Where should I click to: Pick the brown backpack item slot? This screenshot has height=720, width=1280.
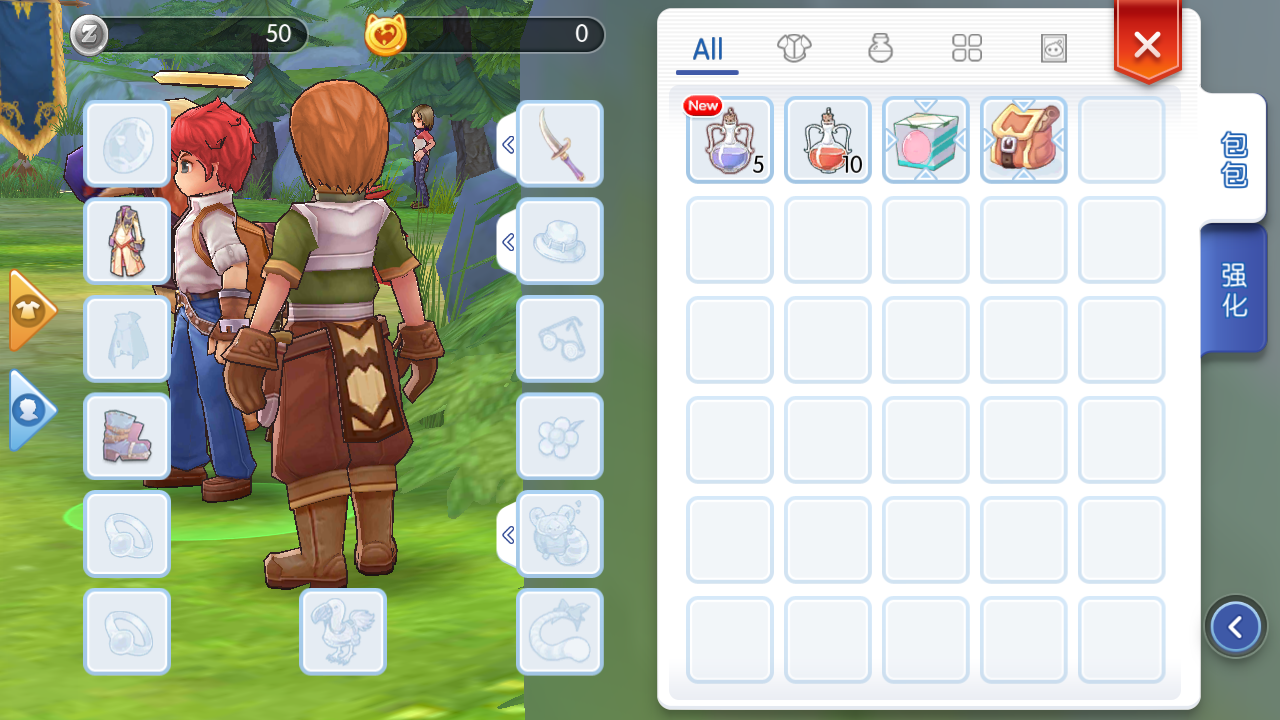[1024, 140]
